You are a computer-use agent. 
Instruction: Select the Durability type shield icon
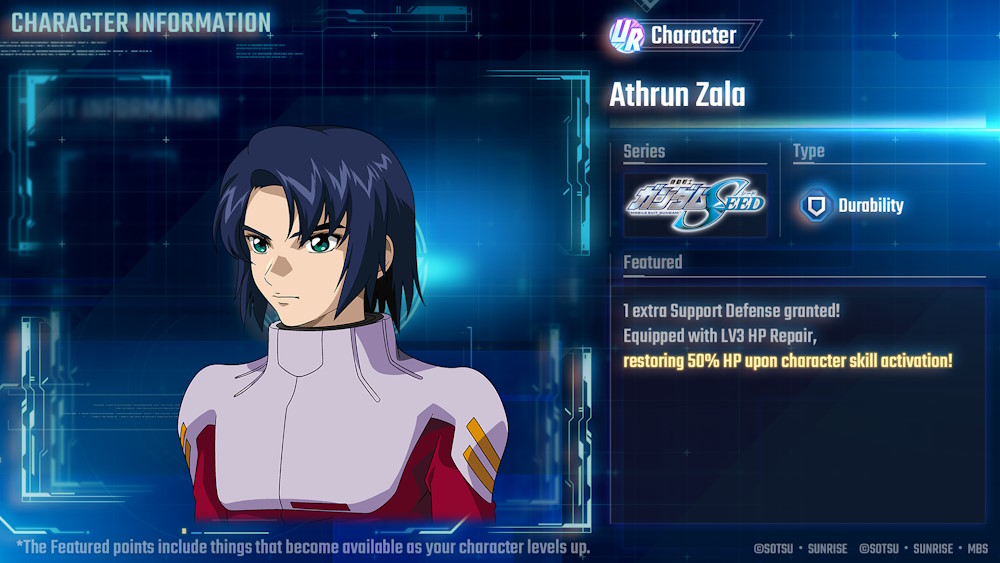(817, 206)
